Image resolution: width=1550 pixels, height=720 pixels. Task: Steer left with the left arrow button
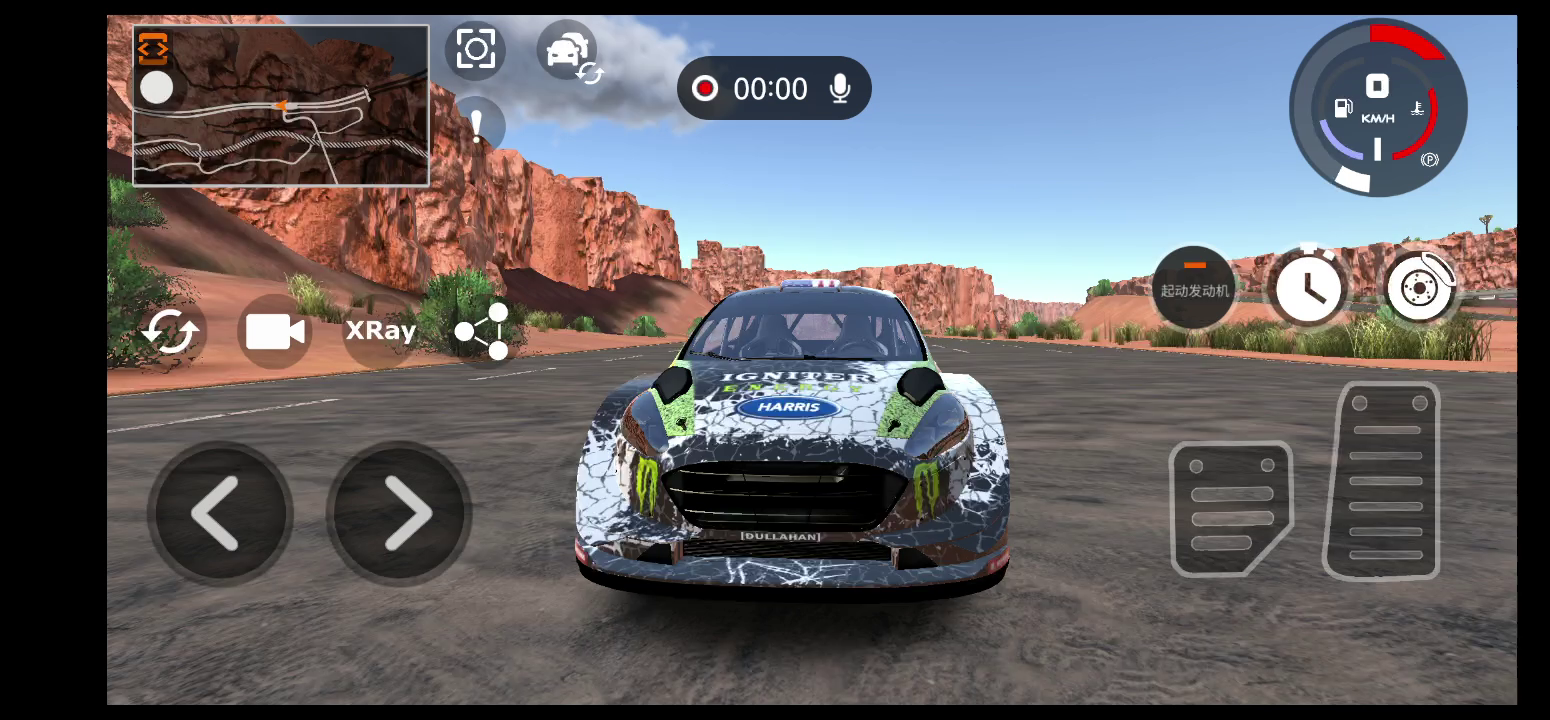219,513
